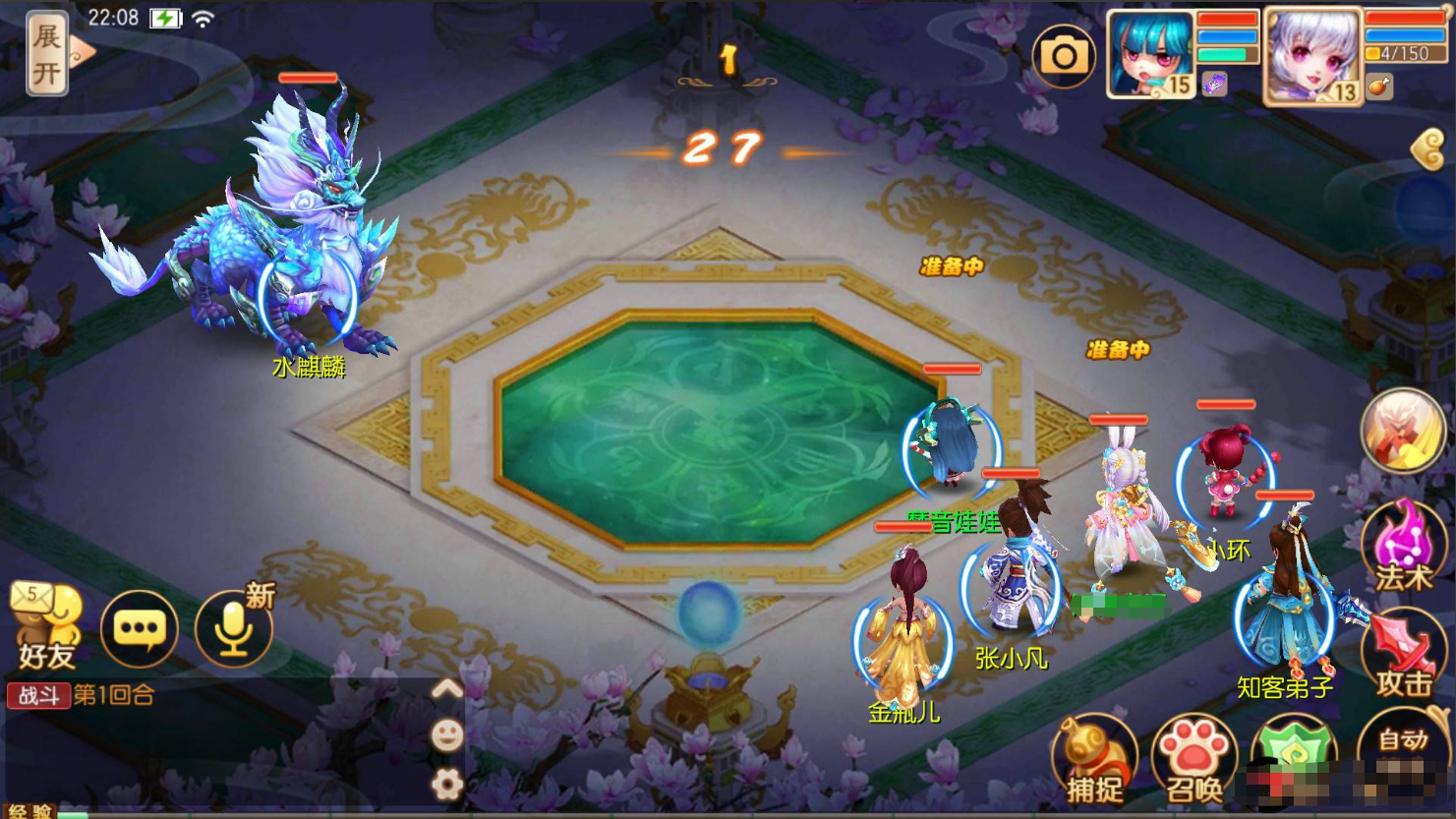Tap the 展开 expand button
Image resolution: width=1456 pixels, height=819 pixels.
pos(47,53)
